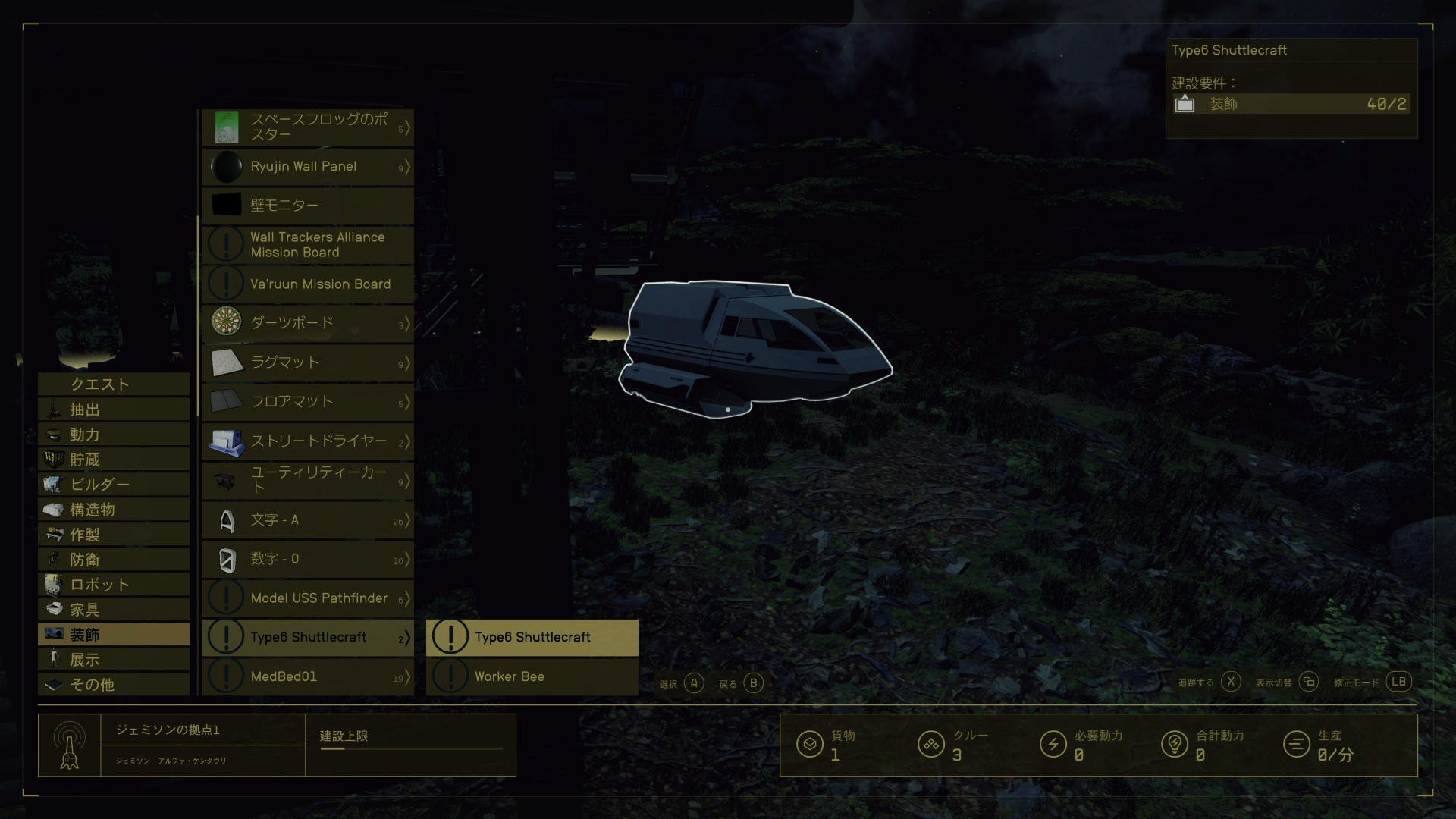1456x819 pixels.
Task: Choose the ストリートドライヤー item
Action: click(x=308, y=441)
